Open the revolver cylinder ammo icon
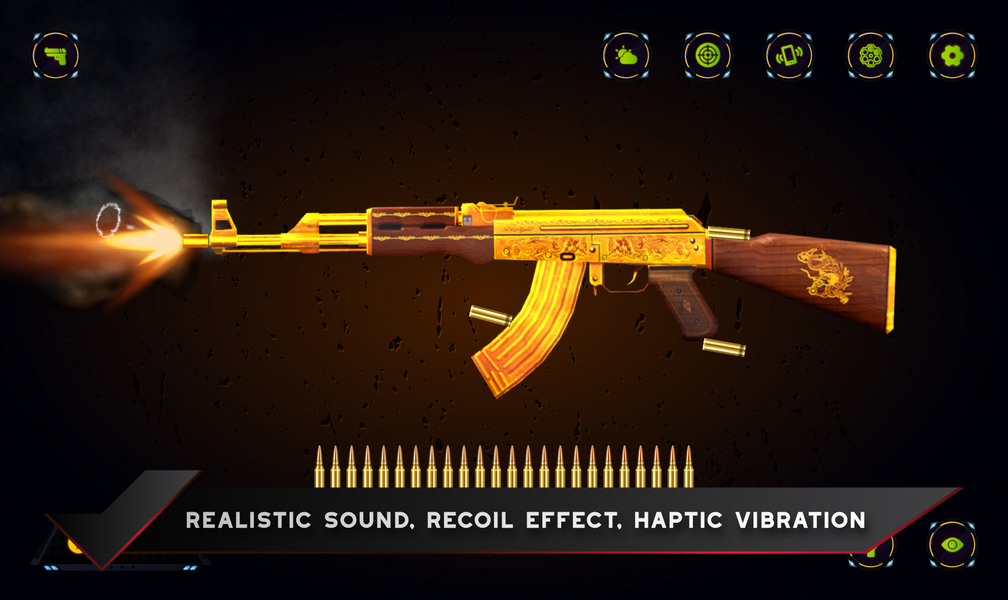The height and width of the screenshot is (600, 1008). click(871, 55)
